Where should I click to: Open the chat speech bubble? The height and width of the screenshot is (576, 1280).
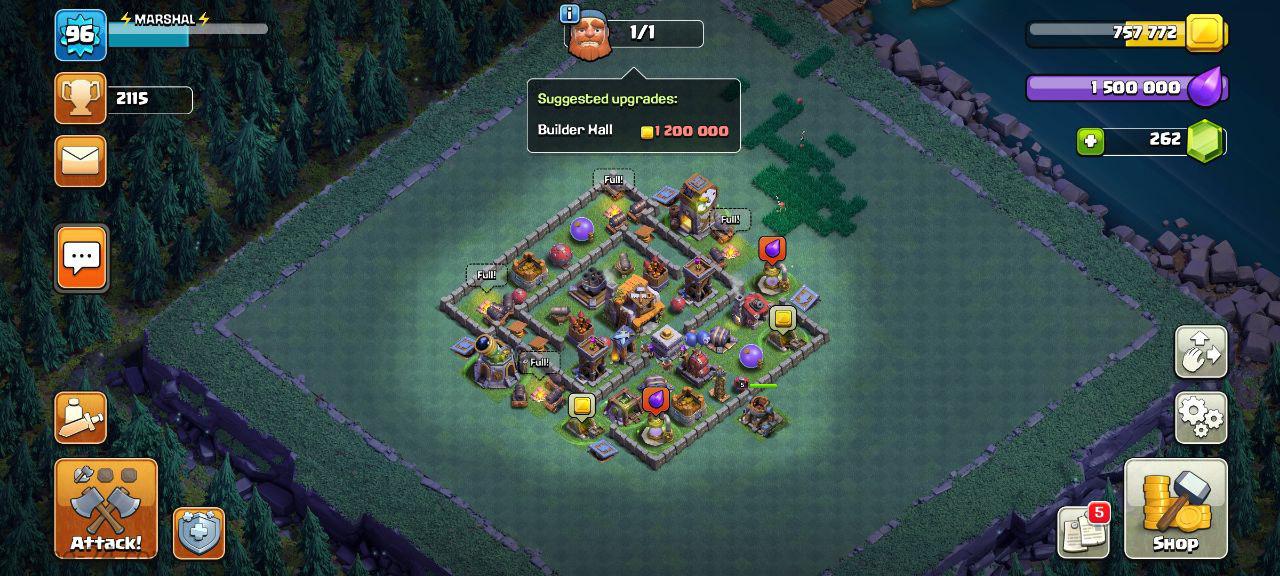81,257
